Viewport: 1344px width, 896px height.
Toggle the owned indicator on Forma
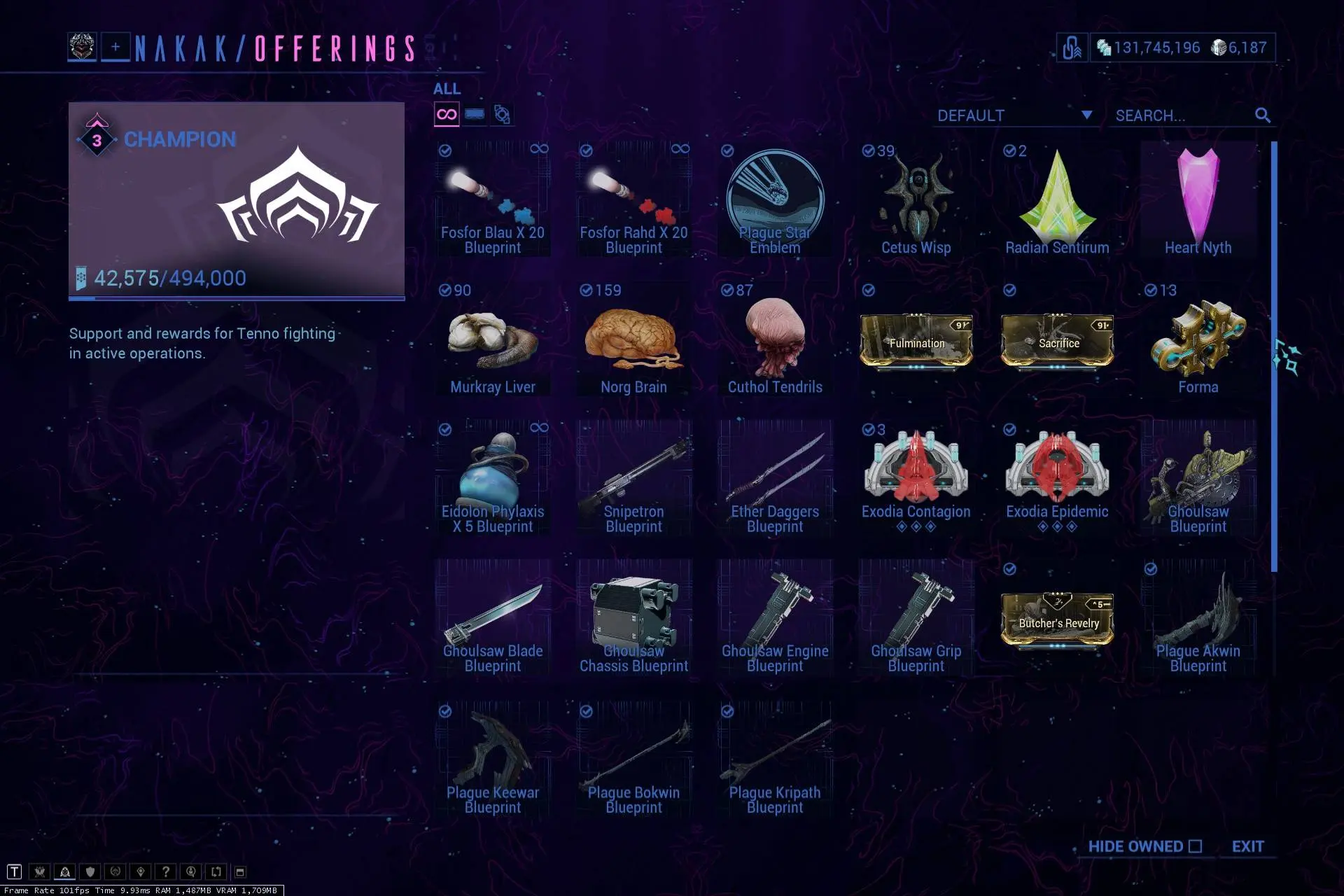tap(1151, 290)
